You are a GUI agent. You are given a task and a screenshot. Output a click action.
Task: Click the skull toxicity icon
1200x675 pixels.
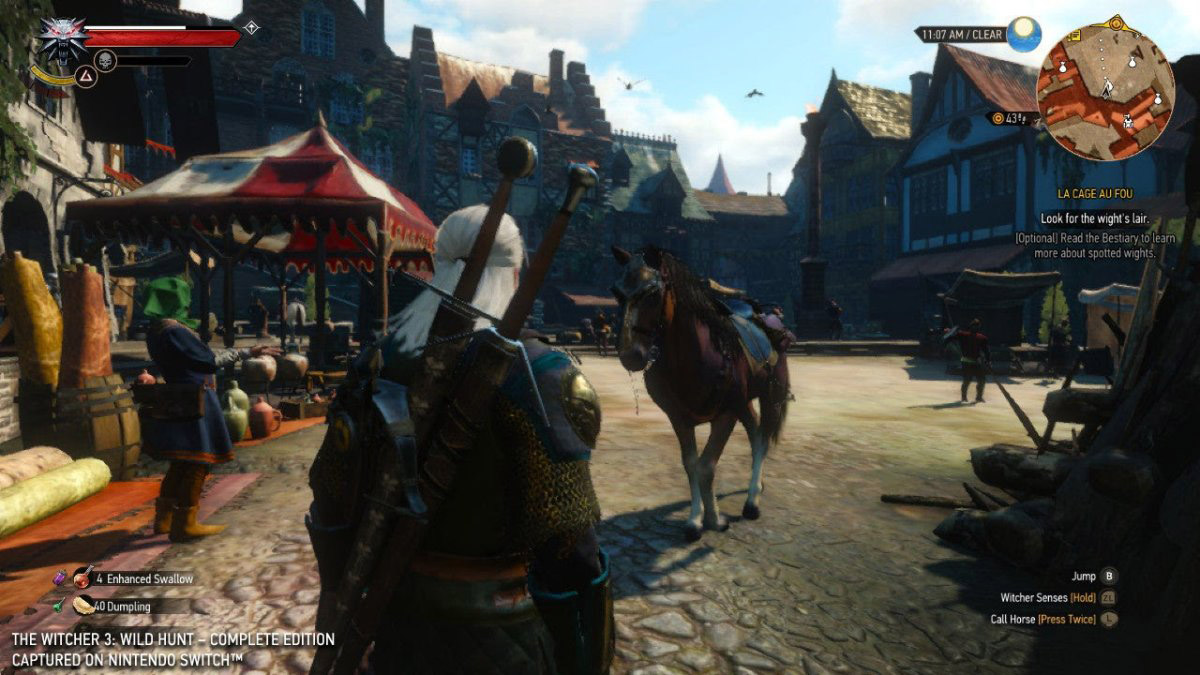(105, 61)
